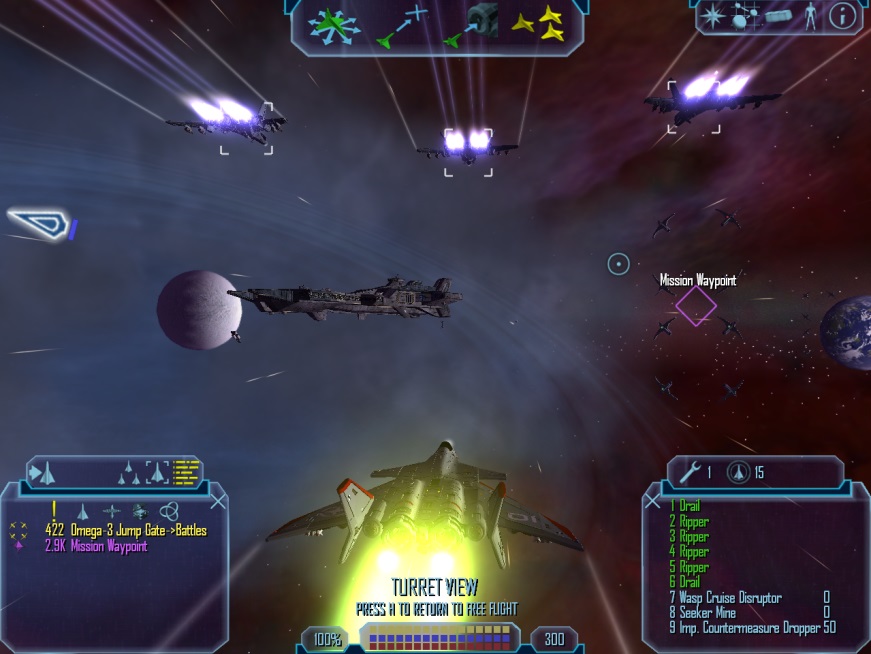Use the nanobot repair wrench icon
This screenshot has height=654, width=871.
coord(690,472)
